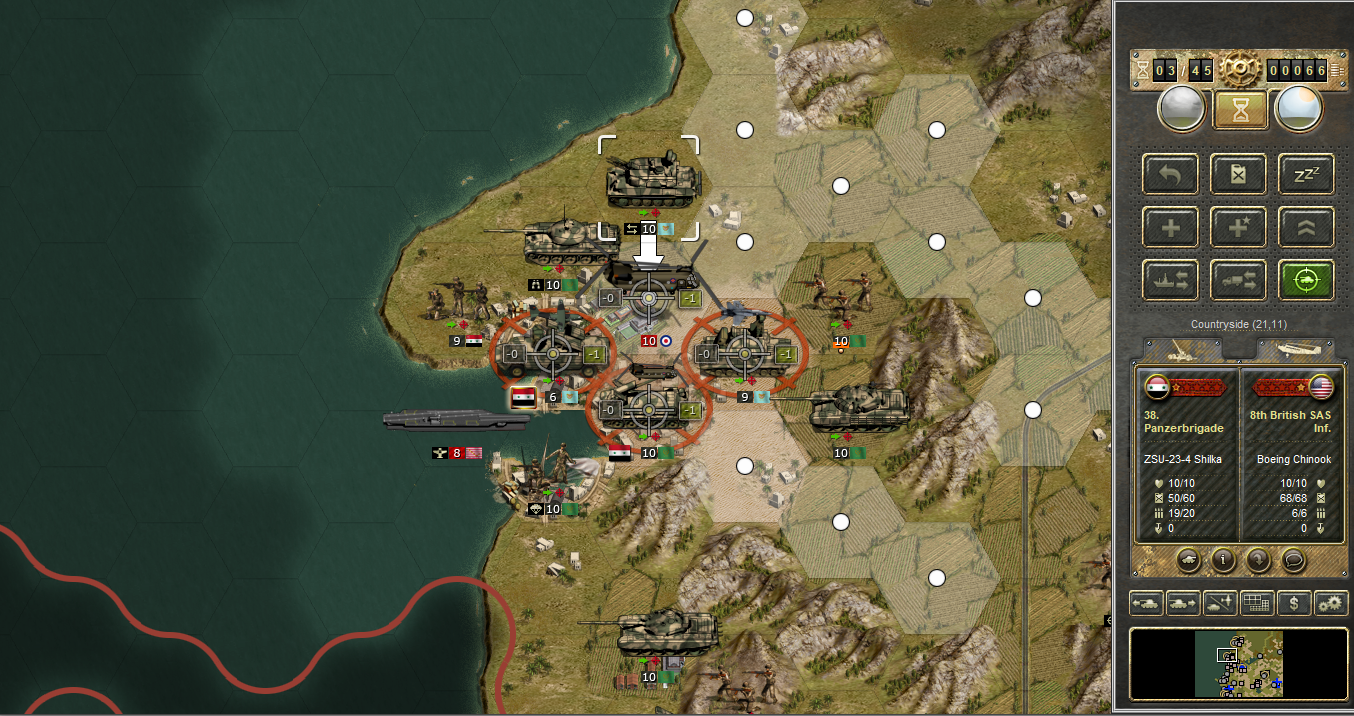
Task: Select the previous unit with left-arrow tank button
Action: click(1146, 603)
